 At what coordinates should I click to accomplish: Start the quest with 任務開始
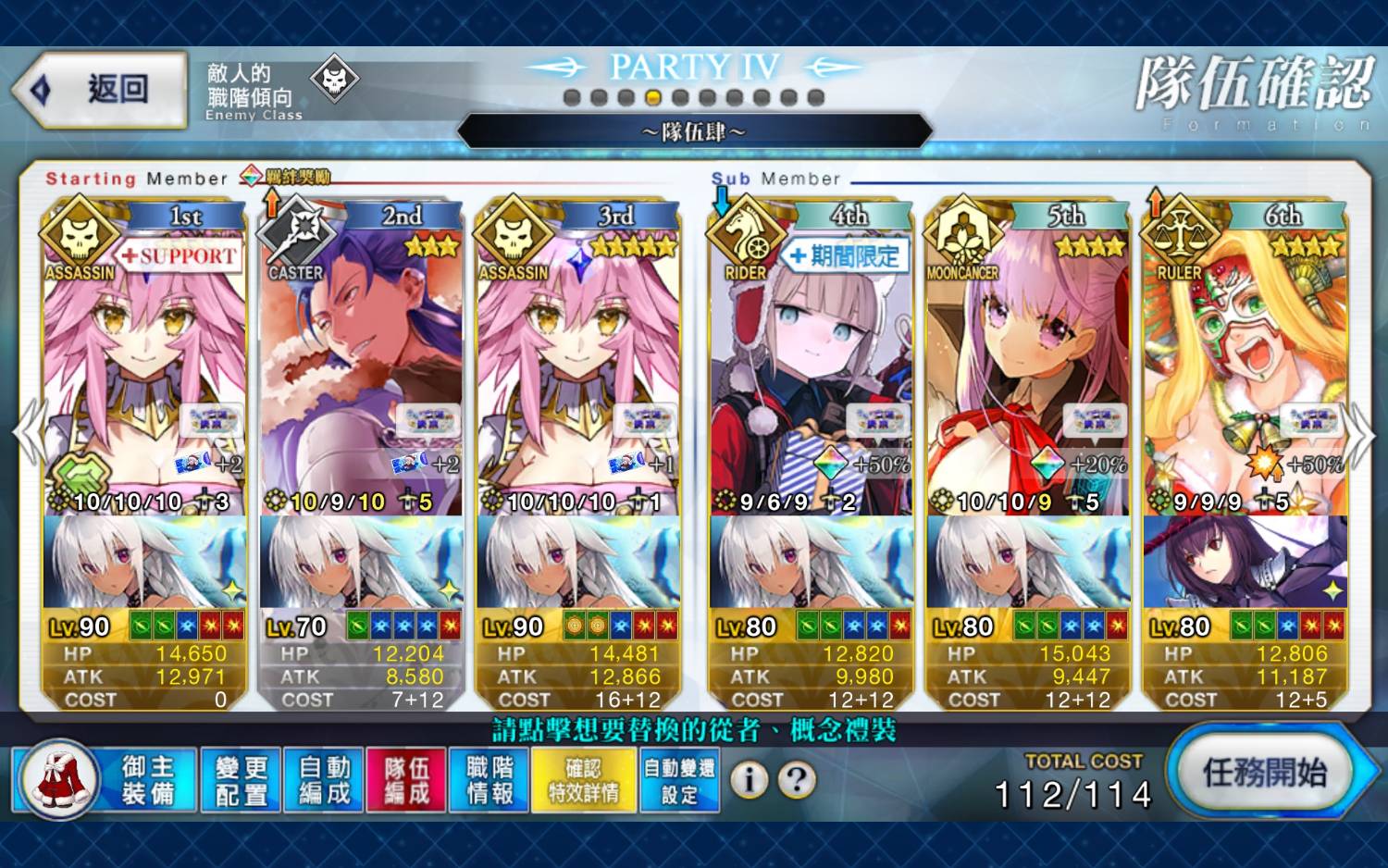(x=1263, y=773)
